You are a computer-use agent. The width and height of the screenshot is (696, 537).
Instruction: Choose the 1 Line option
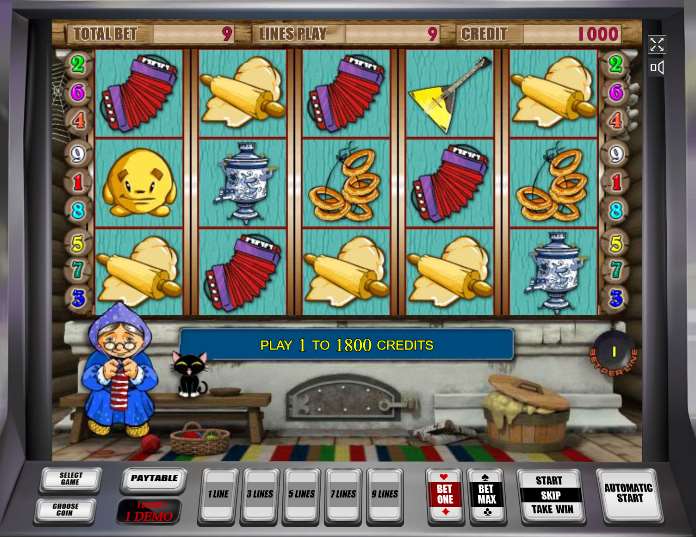click(218, 495)
